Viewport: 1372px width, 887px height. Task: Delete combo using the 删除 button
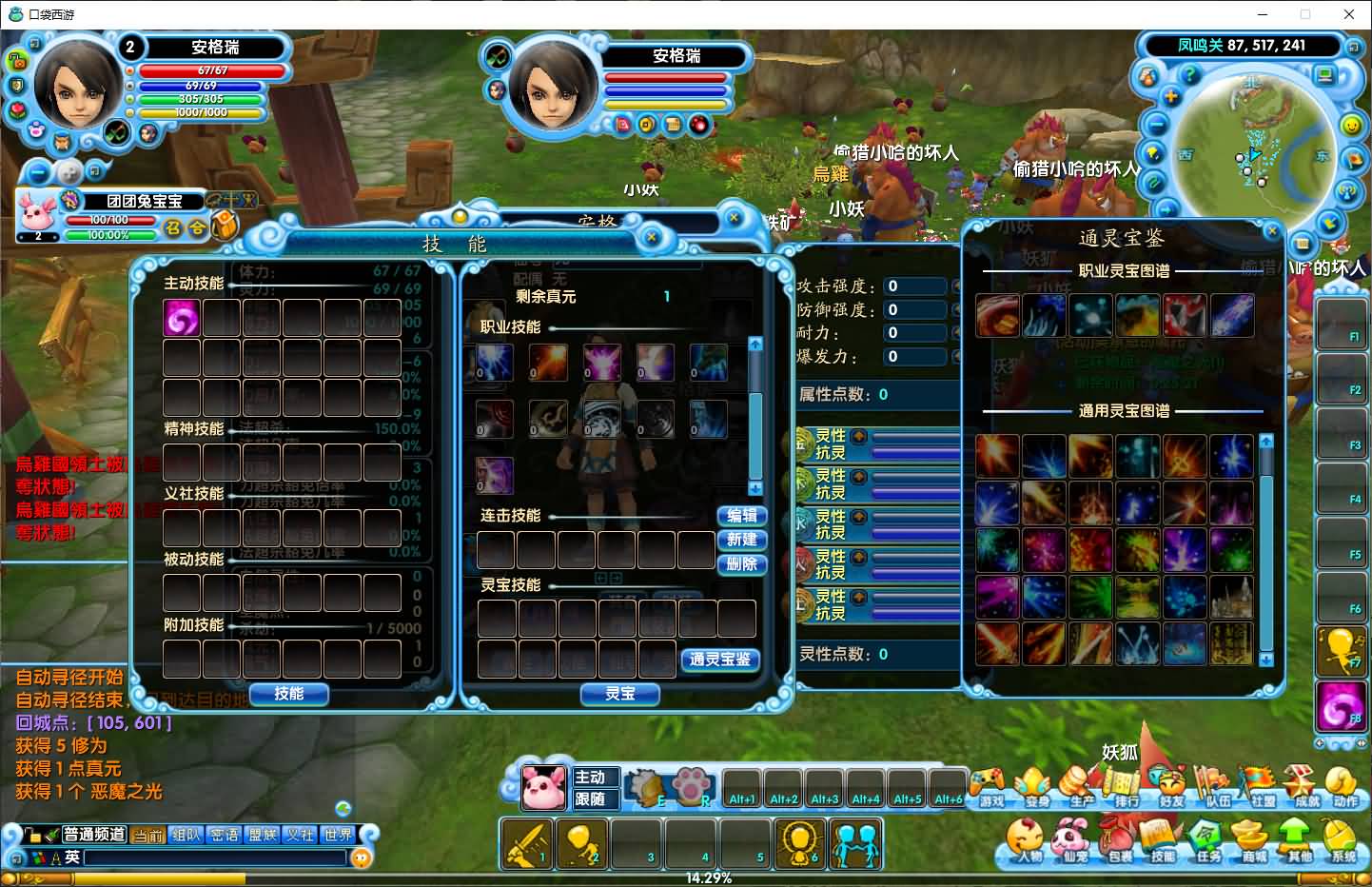point(741,563)
